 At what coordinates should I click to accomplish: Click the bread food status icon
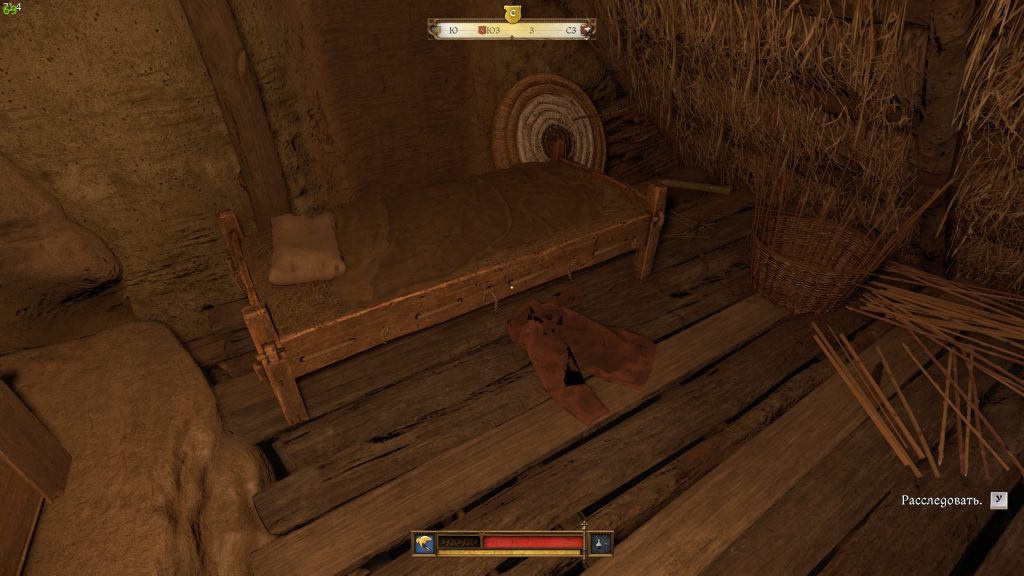tap(425, 542)
